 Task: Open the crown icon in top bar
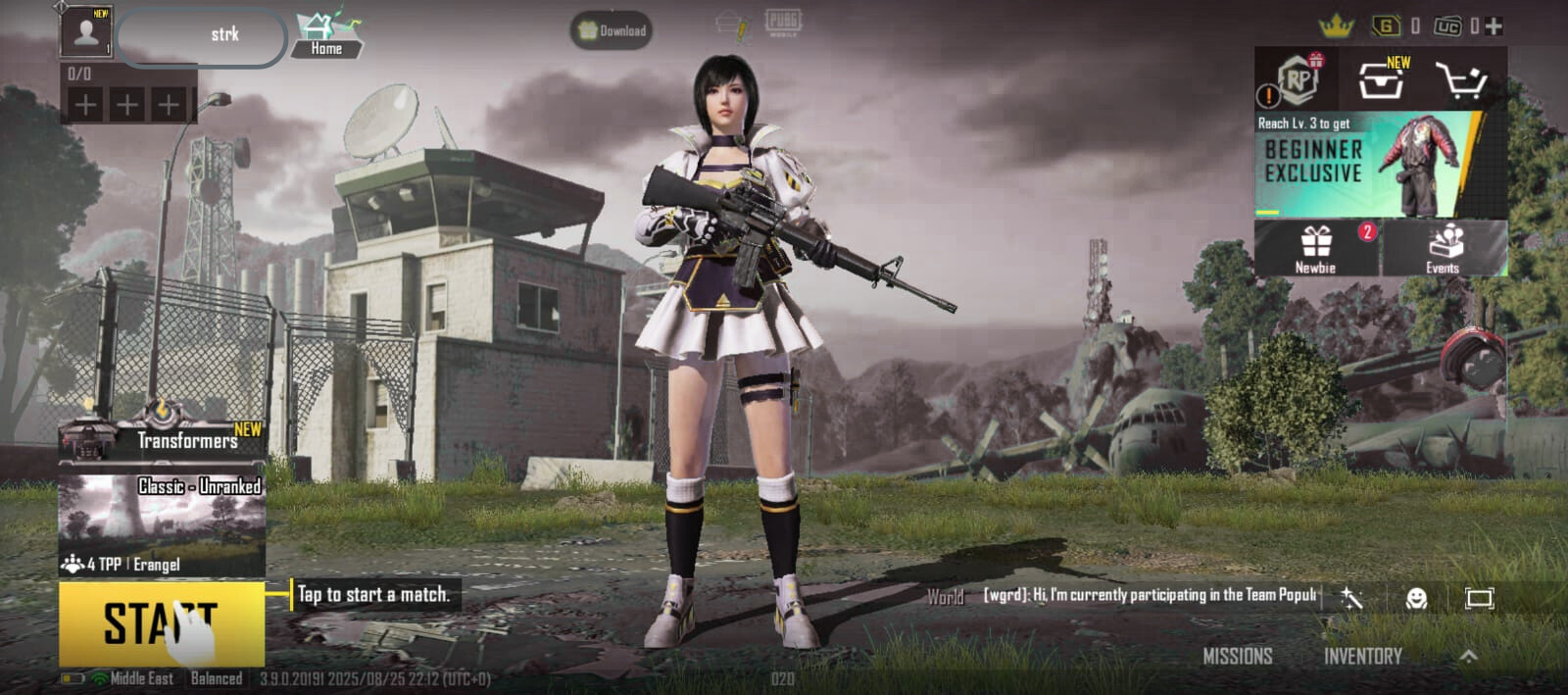1336,26
